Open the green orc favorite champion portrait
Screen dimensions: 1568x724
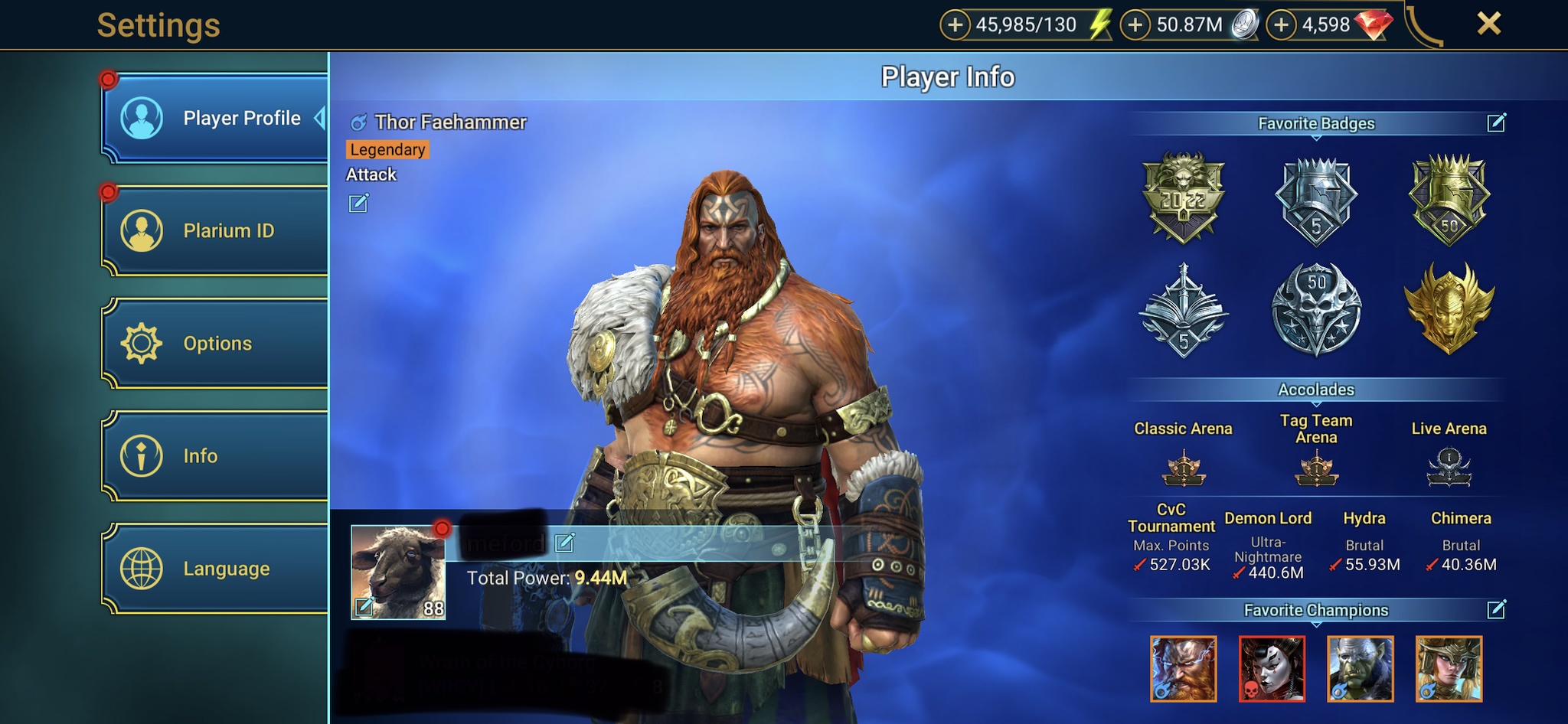tap(1361, 669)
